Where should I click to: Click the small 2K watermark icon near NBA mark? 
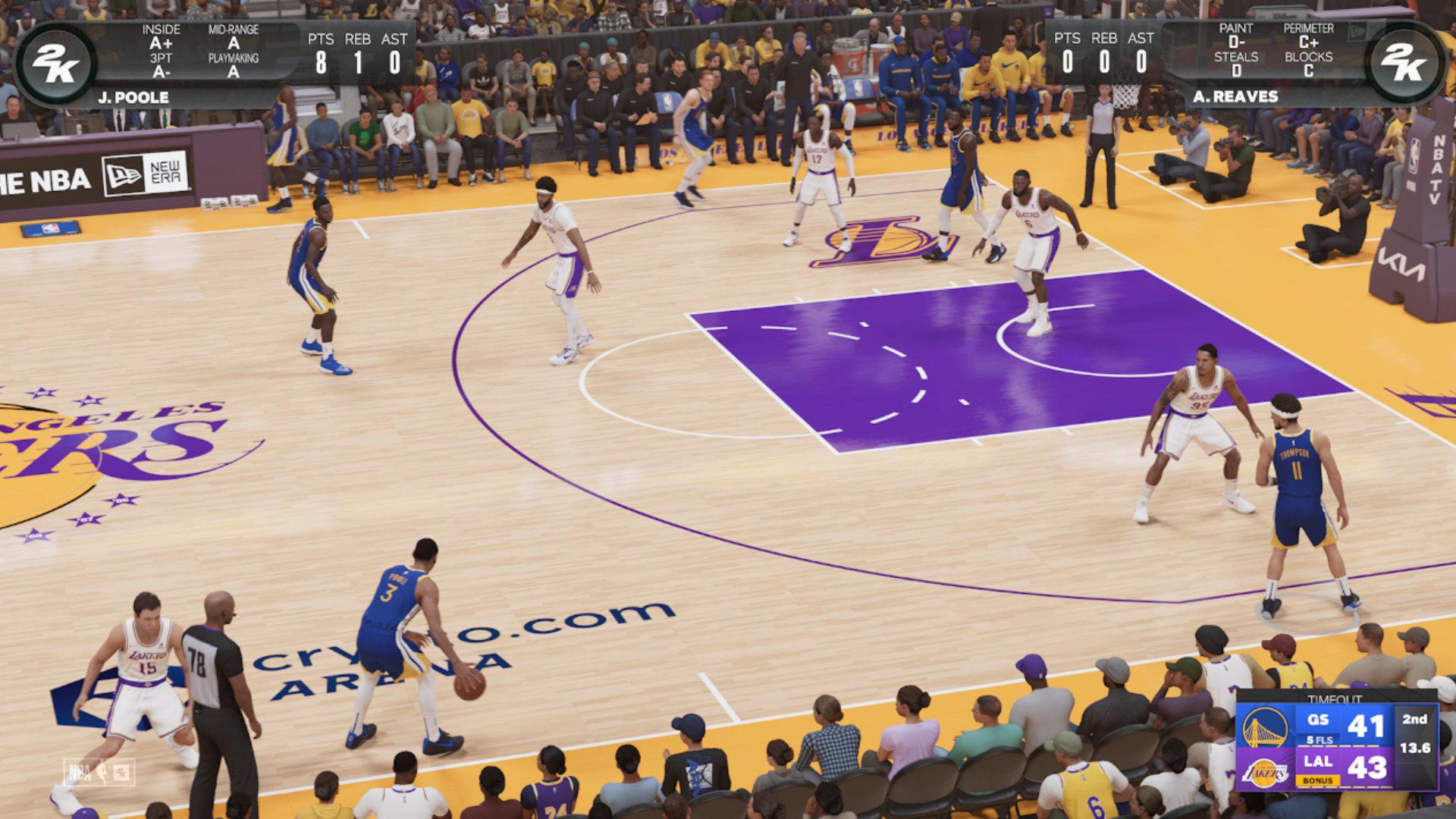(121, 772)
